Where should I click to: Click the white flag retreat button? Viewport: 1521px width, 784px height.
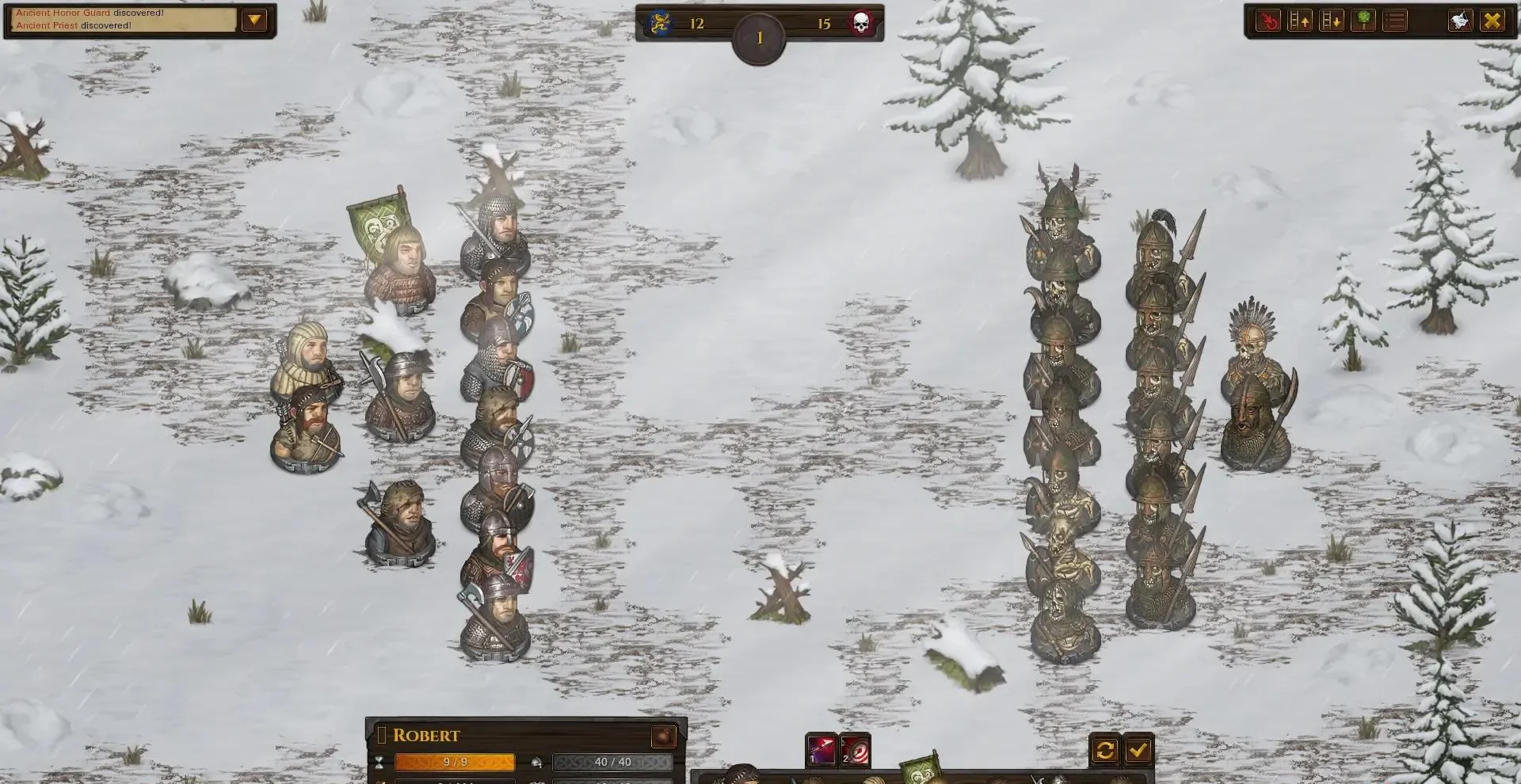(x=1460, y=21)
